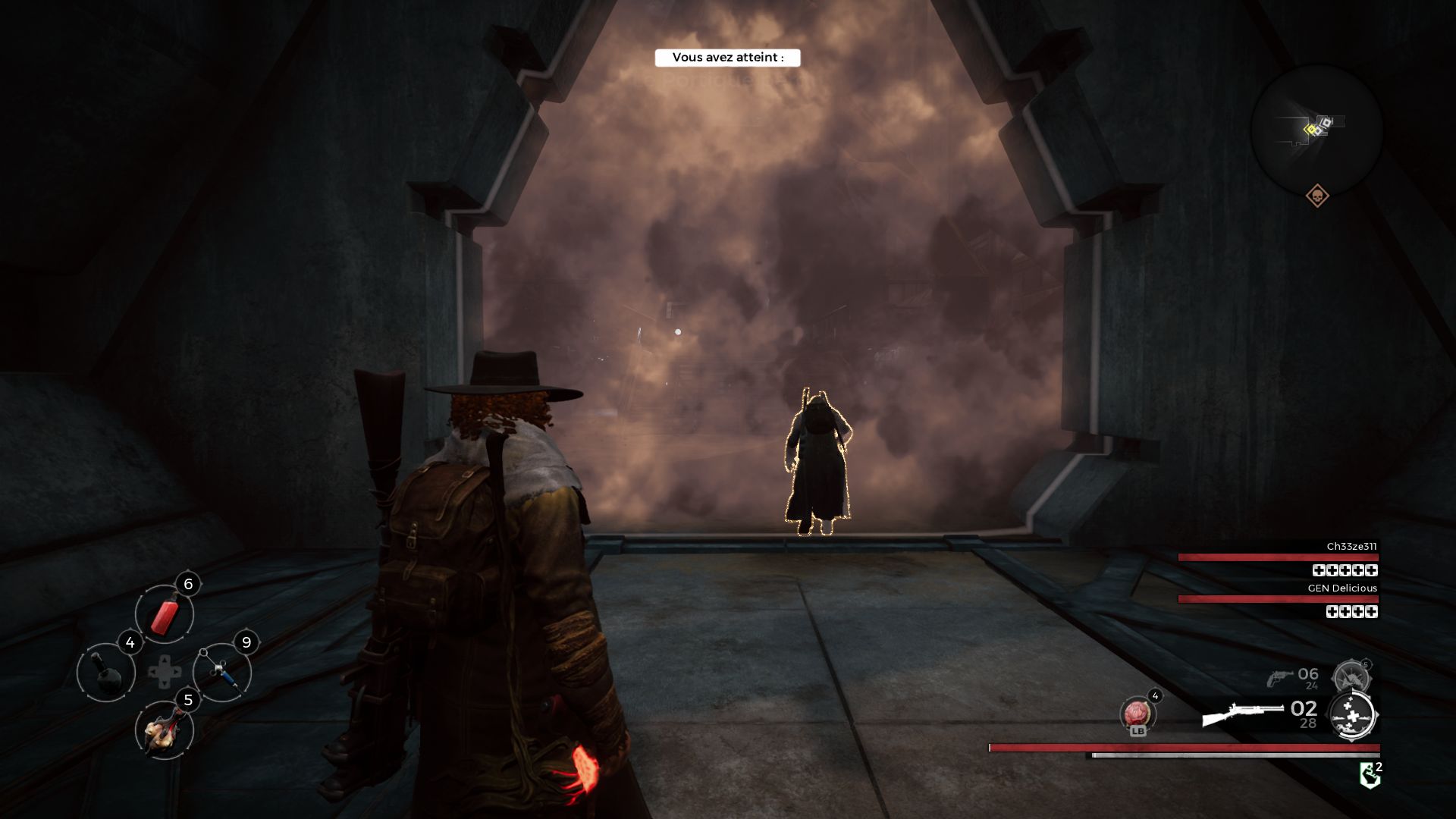The width and height of the screenshot is (1456, 819).
Task: Open the circular minimap
Action: point(1316,130)
